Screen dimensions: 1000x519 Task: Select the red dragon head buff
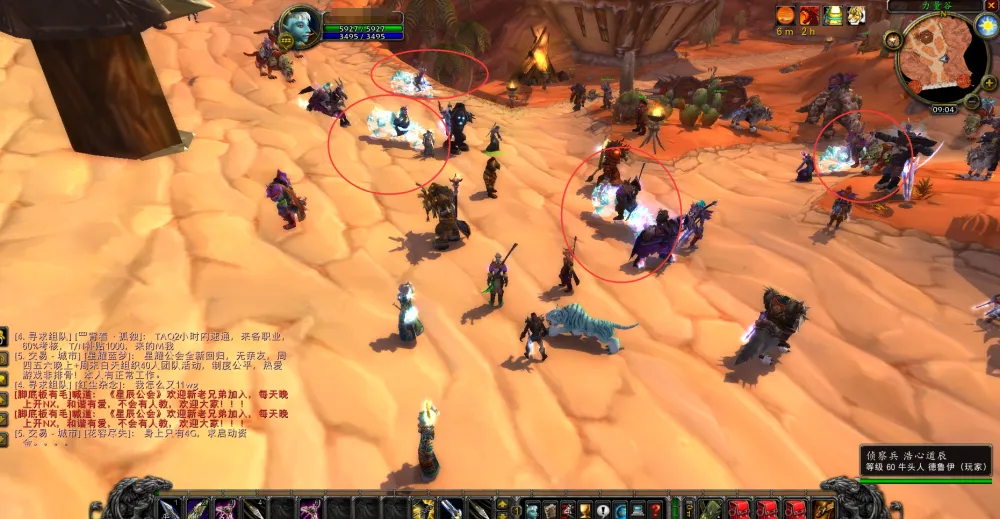809,16
